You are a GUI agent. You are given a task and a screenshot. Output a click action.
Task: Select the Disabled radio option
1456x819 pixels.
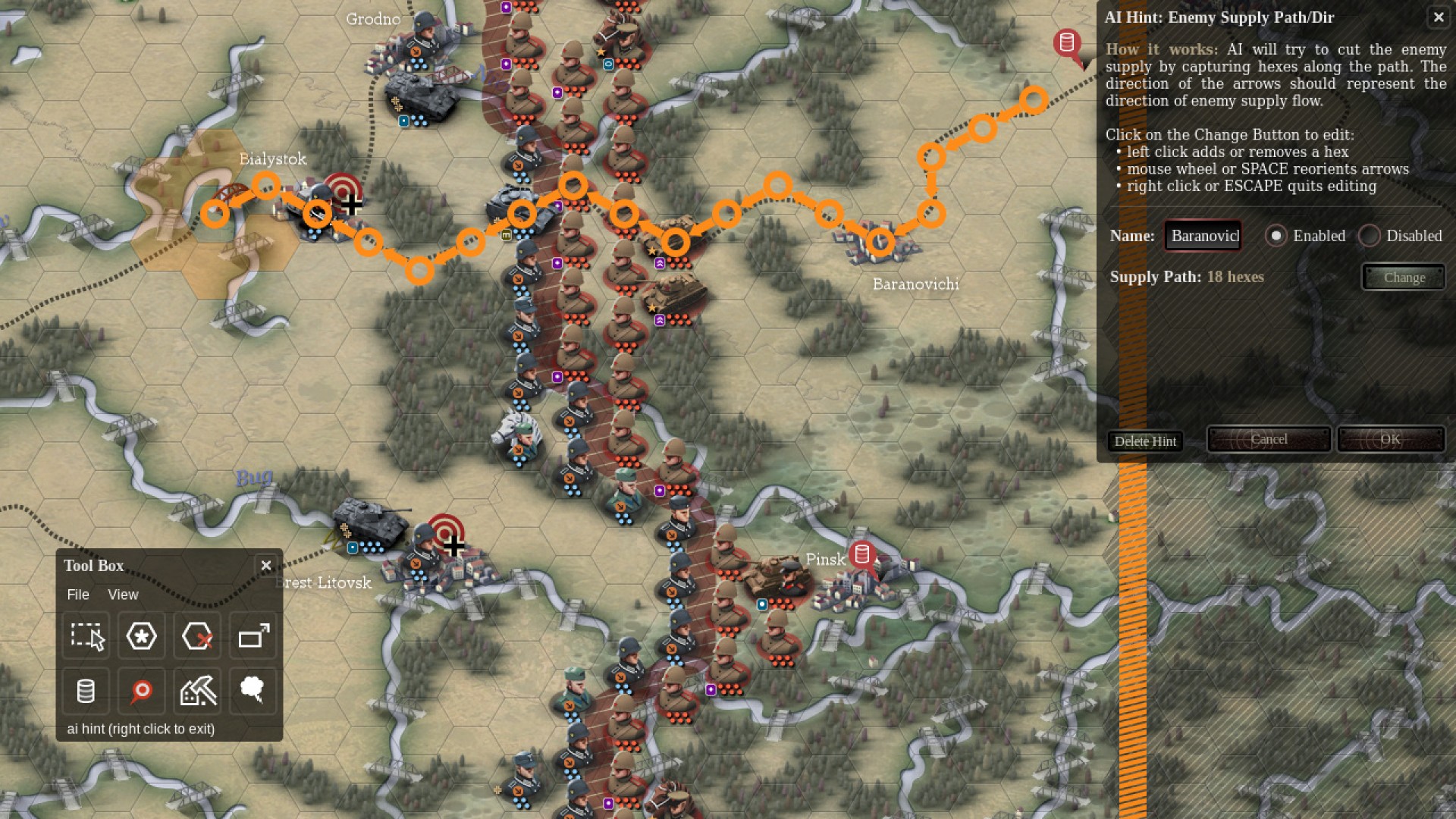click(1370, 236)
